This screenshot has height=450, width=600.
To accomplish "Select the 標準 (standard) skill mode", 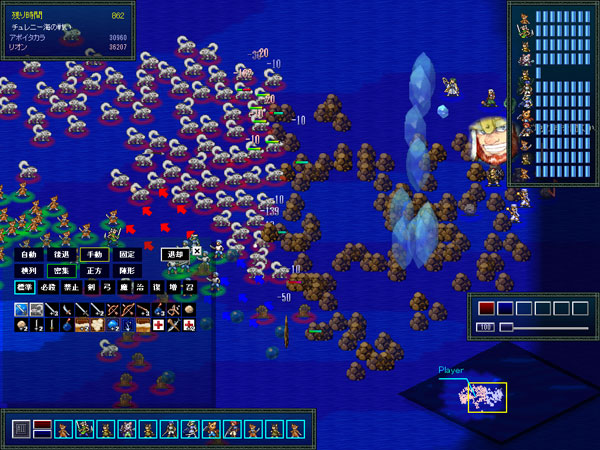I will (x=25, y=287).
